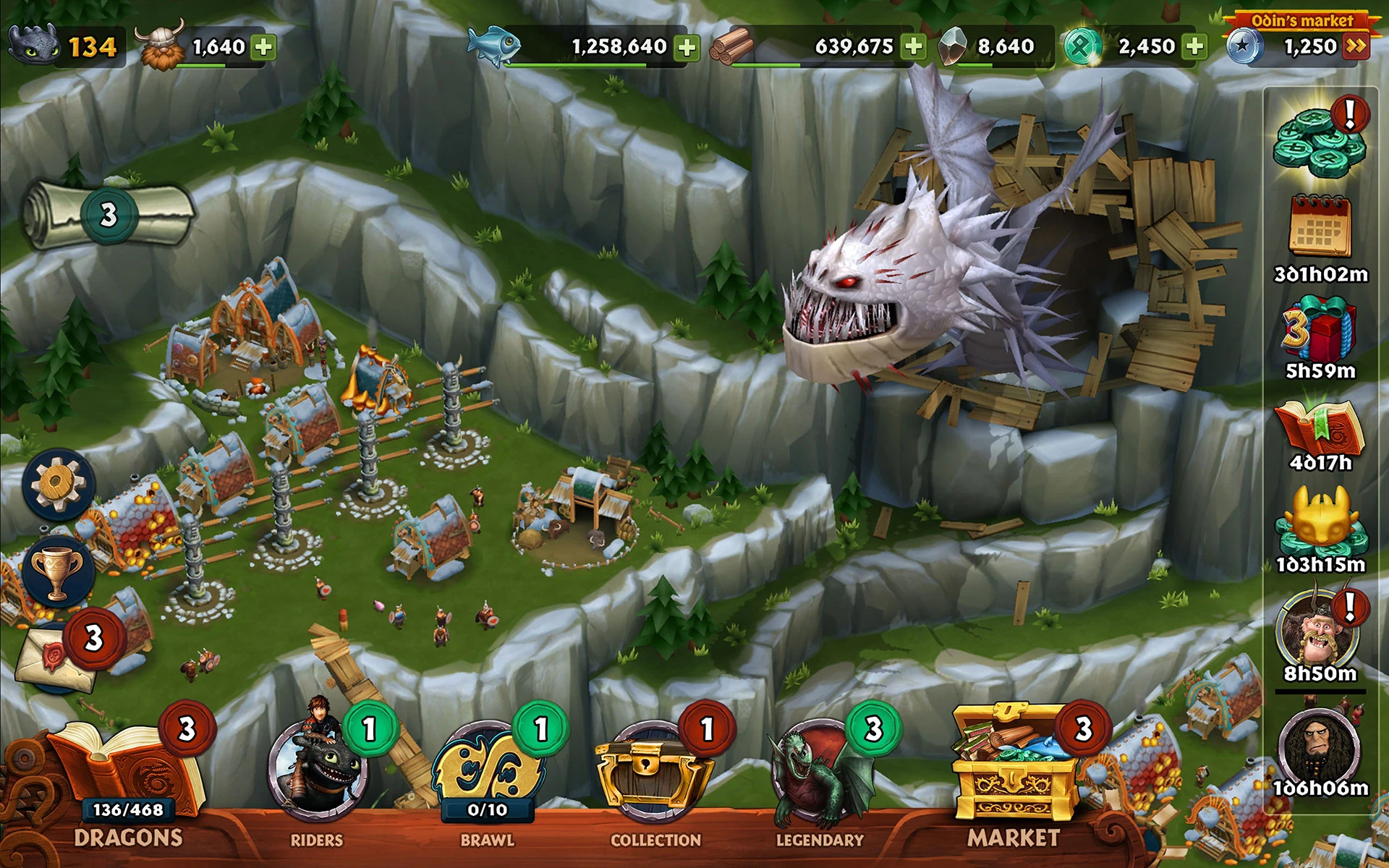Image resolution: width=1389 pixels, height=868 pixels.
Task: Tap the Toothless level 134 icon
Action: tap(35, 45)
